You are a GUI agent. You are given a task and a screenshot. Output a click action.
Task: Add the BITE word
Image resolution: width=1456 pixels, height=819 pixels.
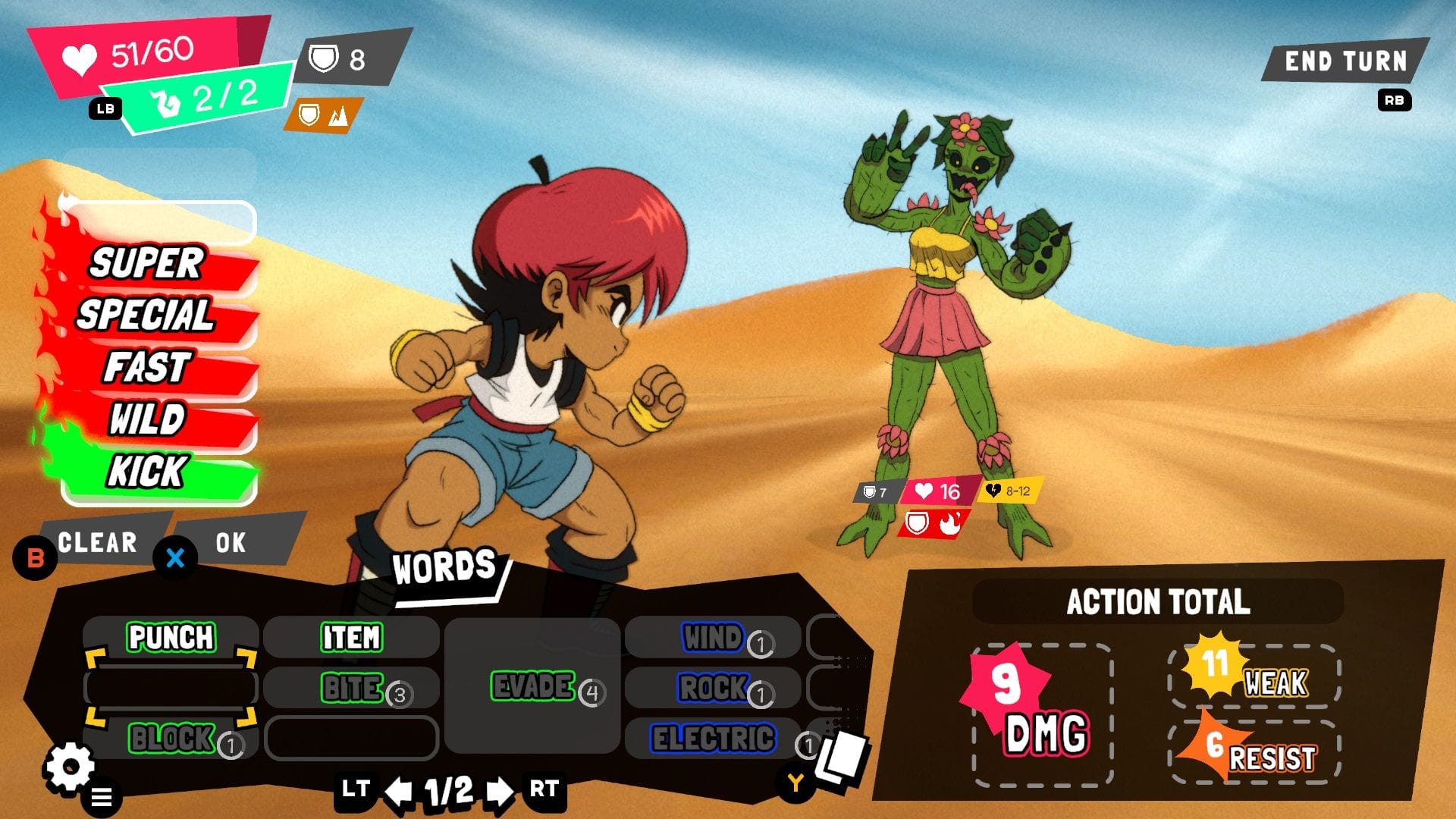(353, 689)
